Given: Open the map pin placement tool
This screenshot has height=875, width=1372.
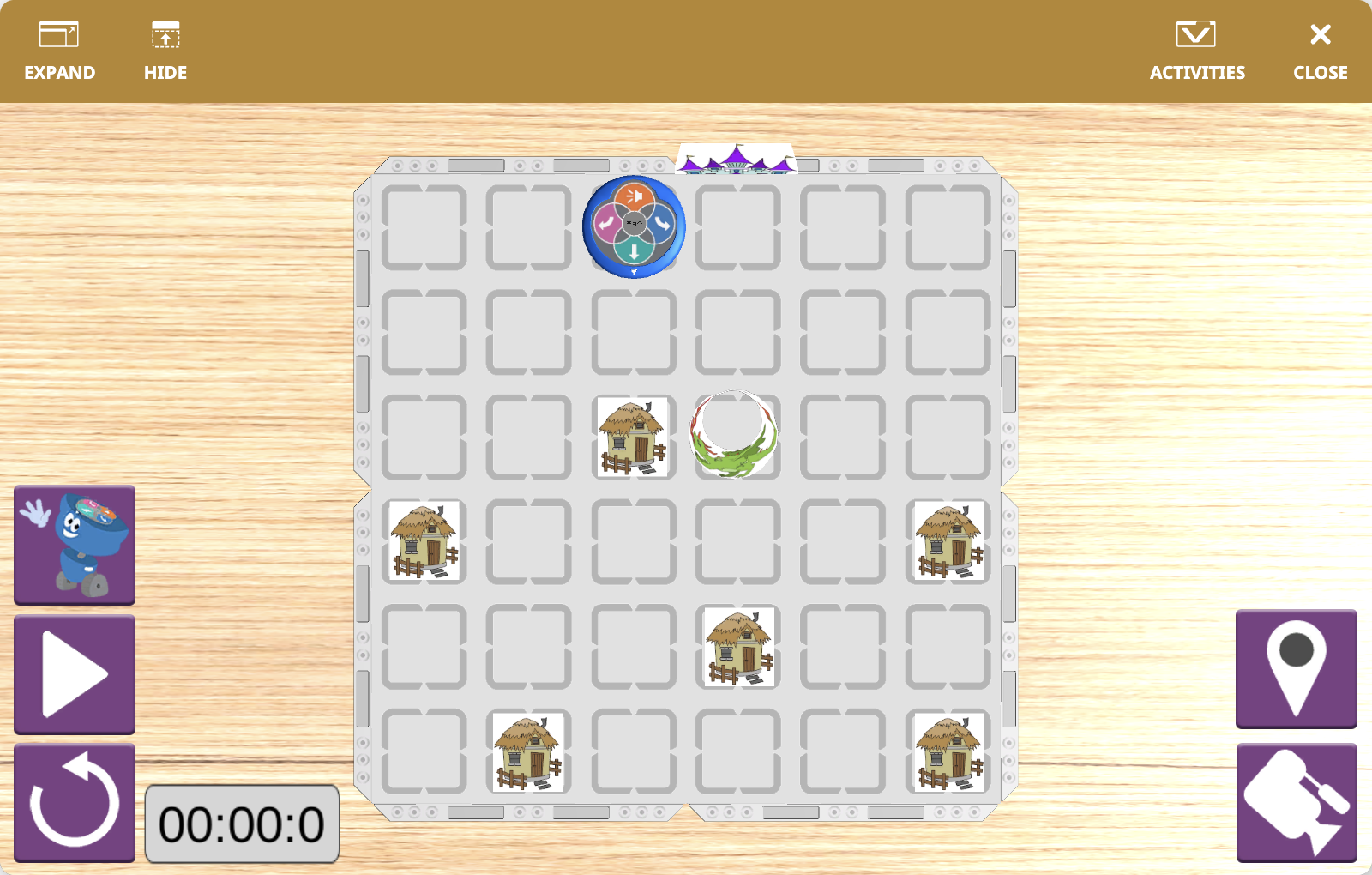Looking at the screenshot, I should coord(1296,670).
